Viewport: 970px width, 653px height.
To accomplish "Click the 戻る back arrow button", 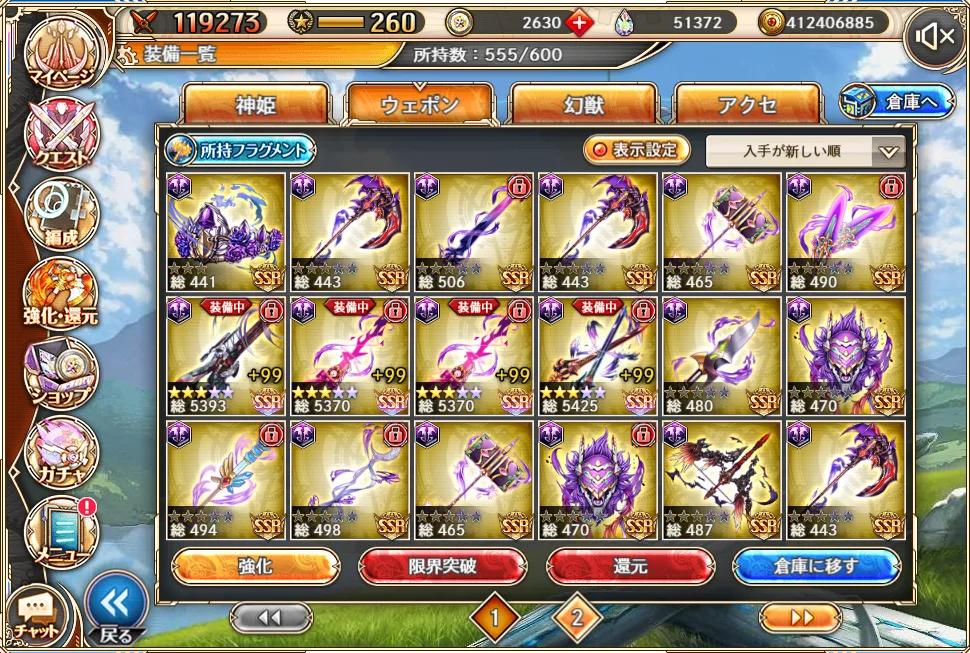I will tap(116, 606).
